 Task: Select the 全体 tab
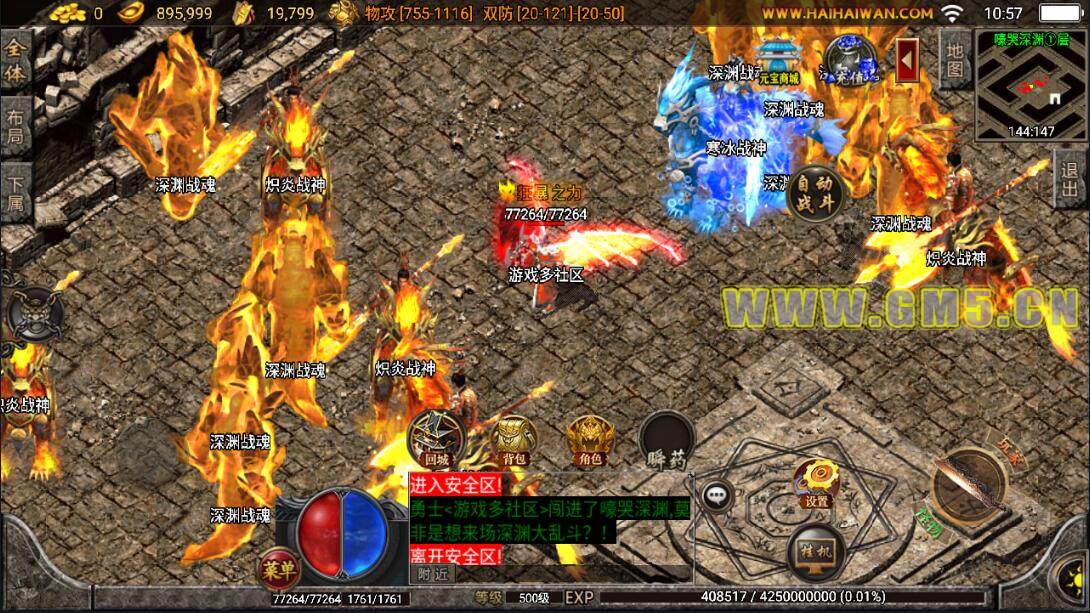[15, 62]
